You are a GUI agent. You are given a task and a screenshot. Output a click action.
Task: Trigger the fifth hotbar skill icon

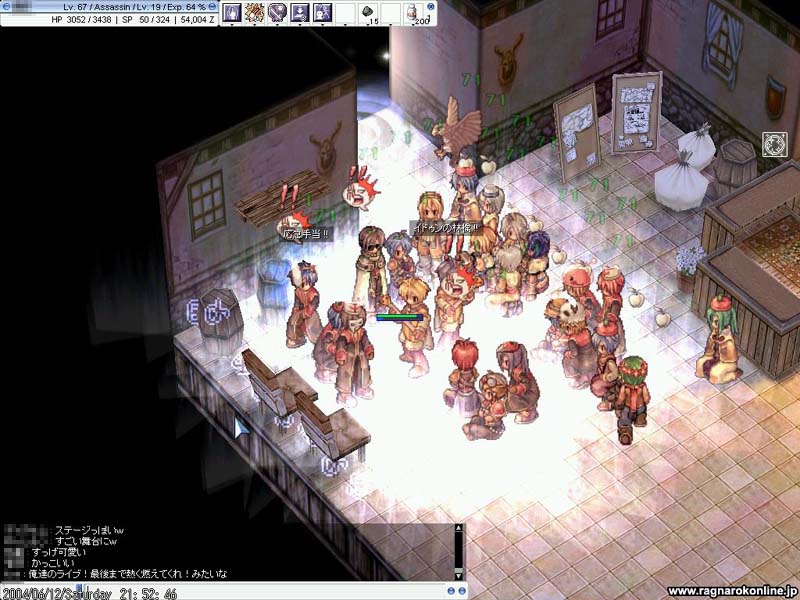pyautogui.click(x=322, y=12)
